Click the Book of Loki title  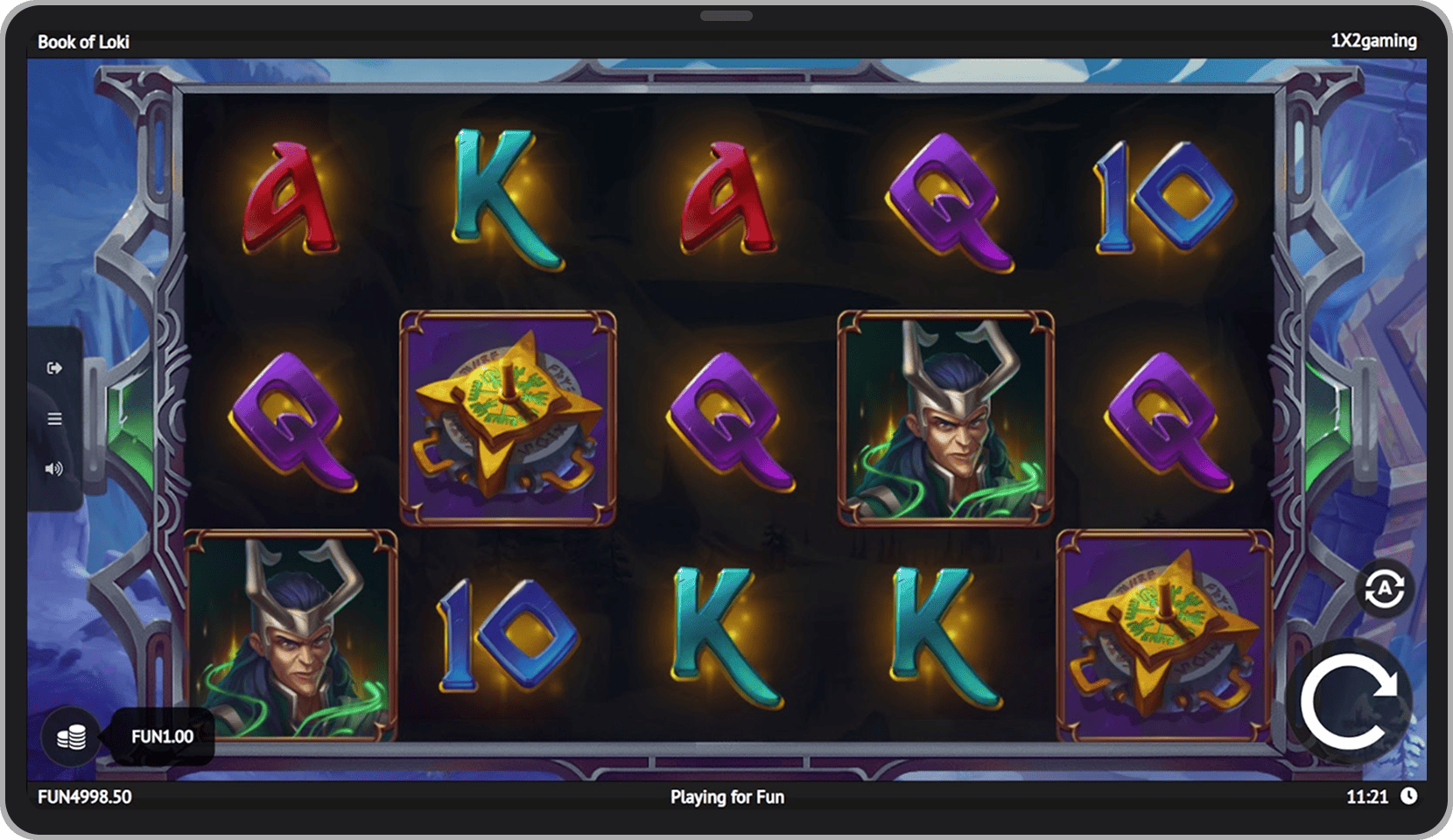[x=84, y=40]
